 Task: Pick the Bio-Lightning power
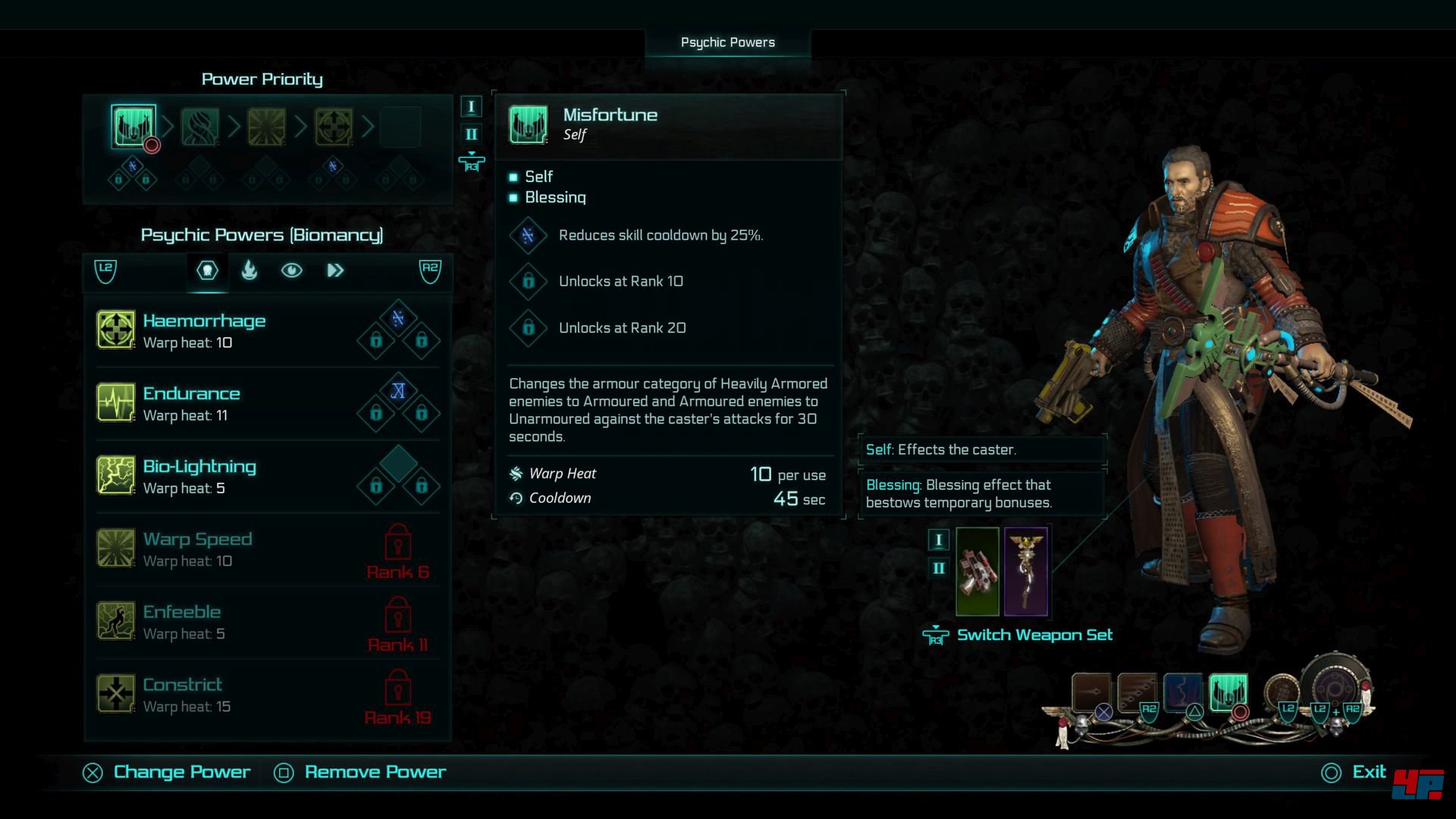pyautogui.click(x=199, y=476)
